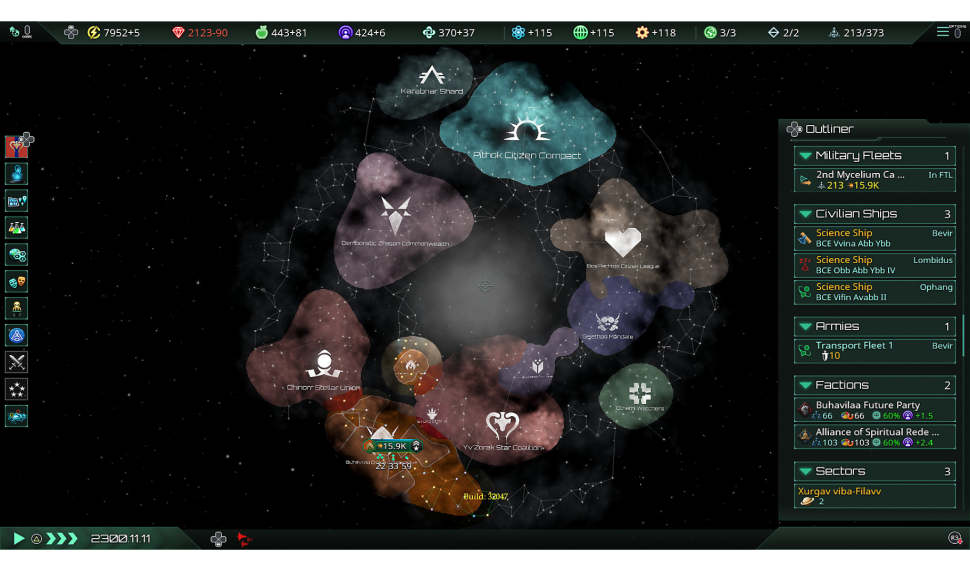This screenshot has height=570, width=970.
Task: Click the play button to unpause
Action: click(x=19, y=539)
